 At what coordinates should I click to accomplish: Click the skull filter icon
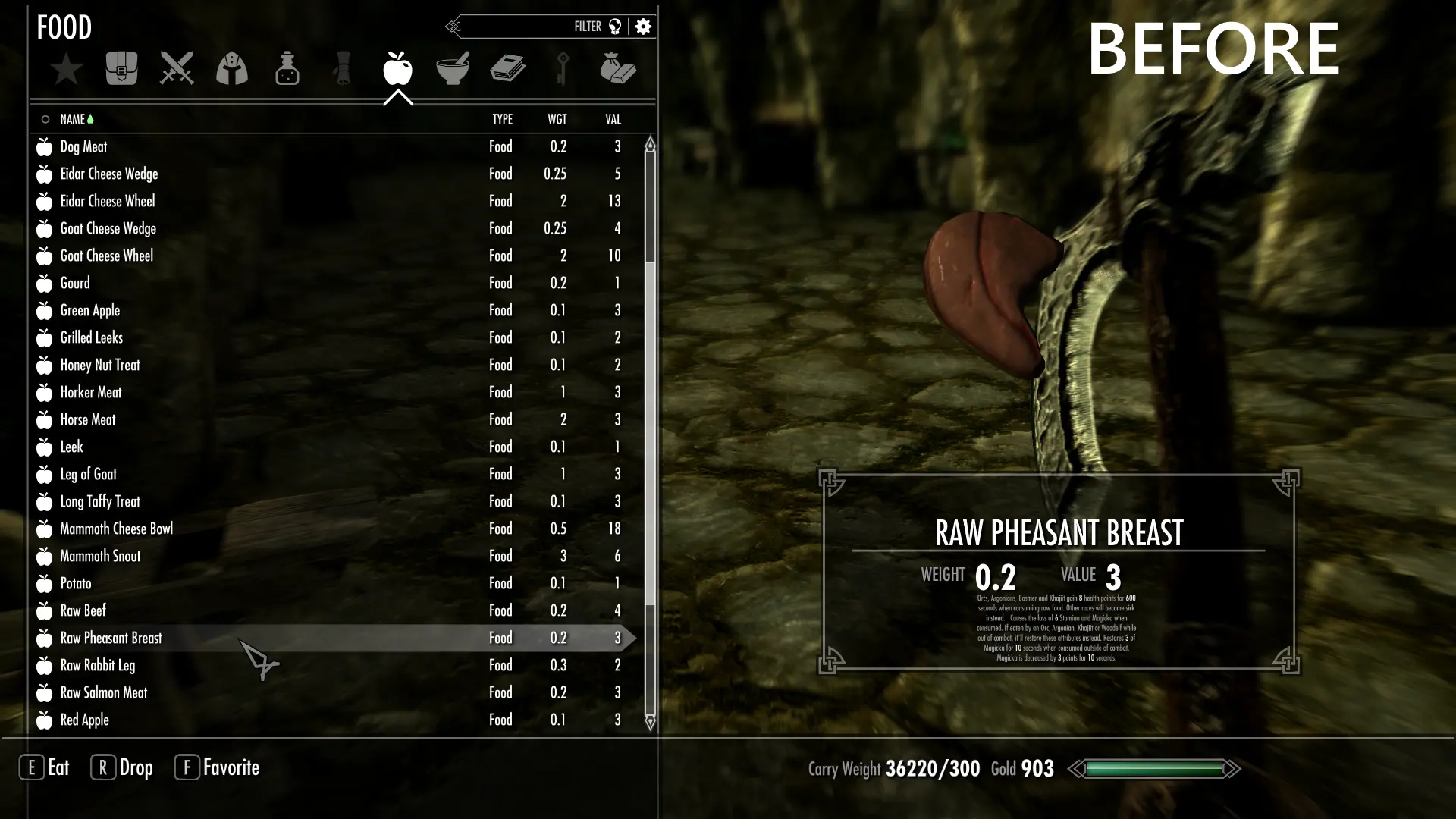coord(617,27)
